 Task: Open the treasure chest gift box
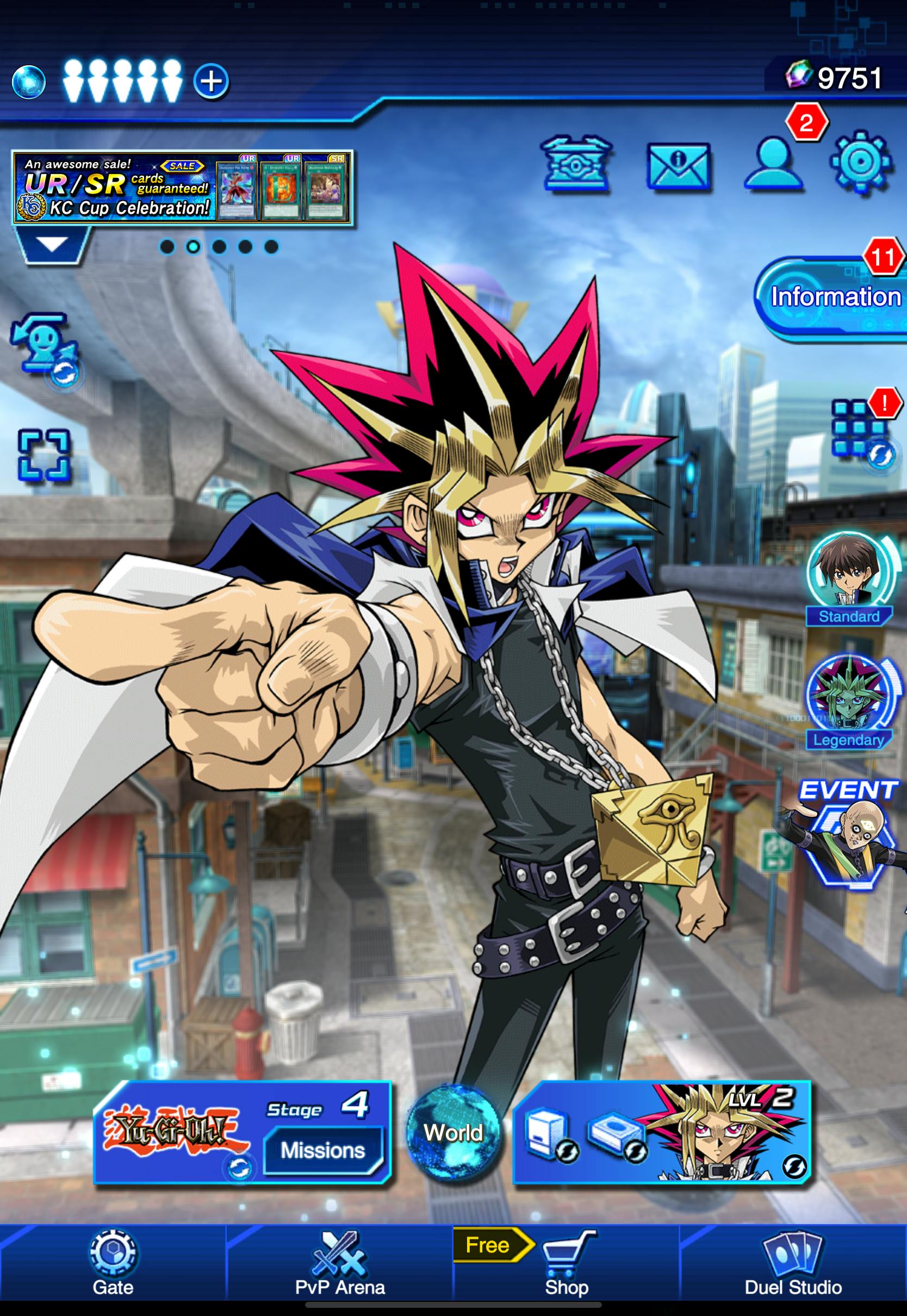click(576, 164)
